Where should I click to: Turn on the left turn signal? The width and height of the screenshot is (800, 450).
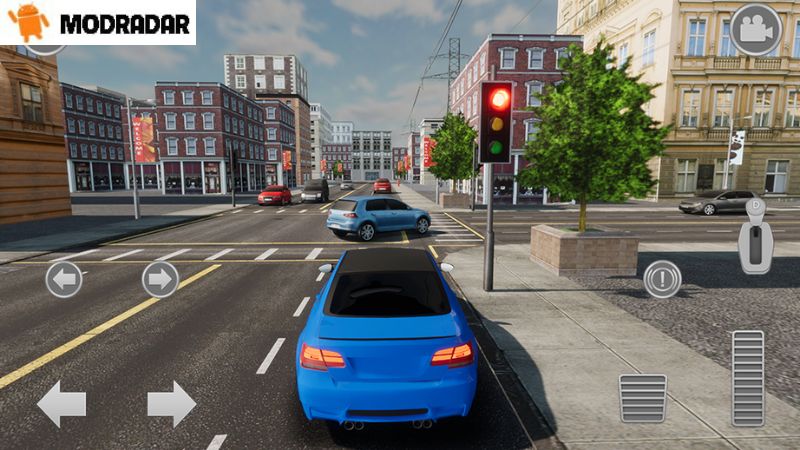coord(64,279)
